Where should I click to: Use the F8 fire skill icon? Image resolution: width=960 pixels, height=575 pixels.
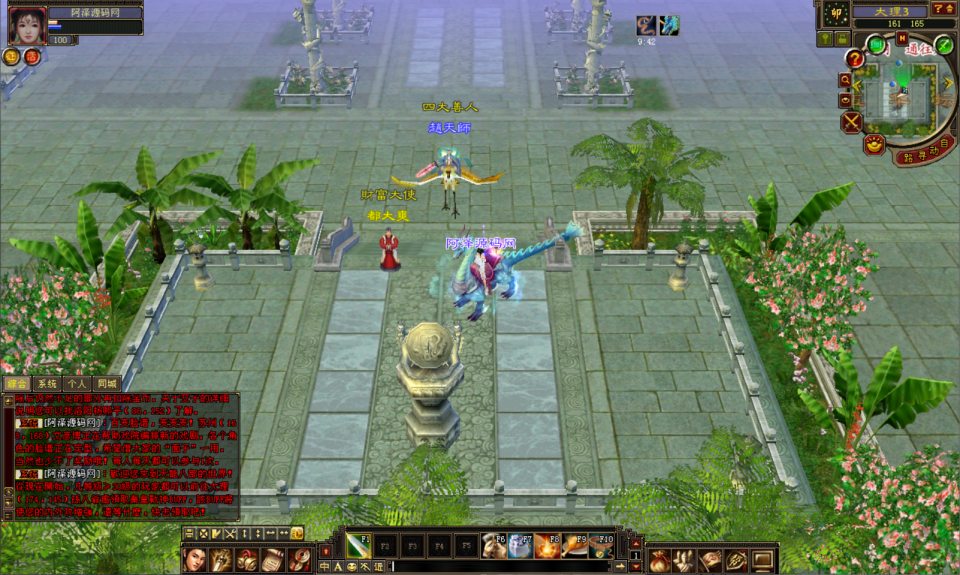tap(546, 546)
